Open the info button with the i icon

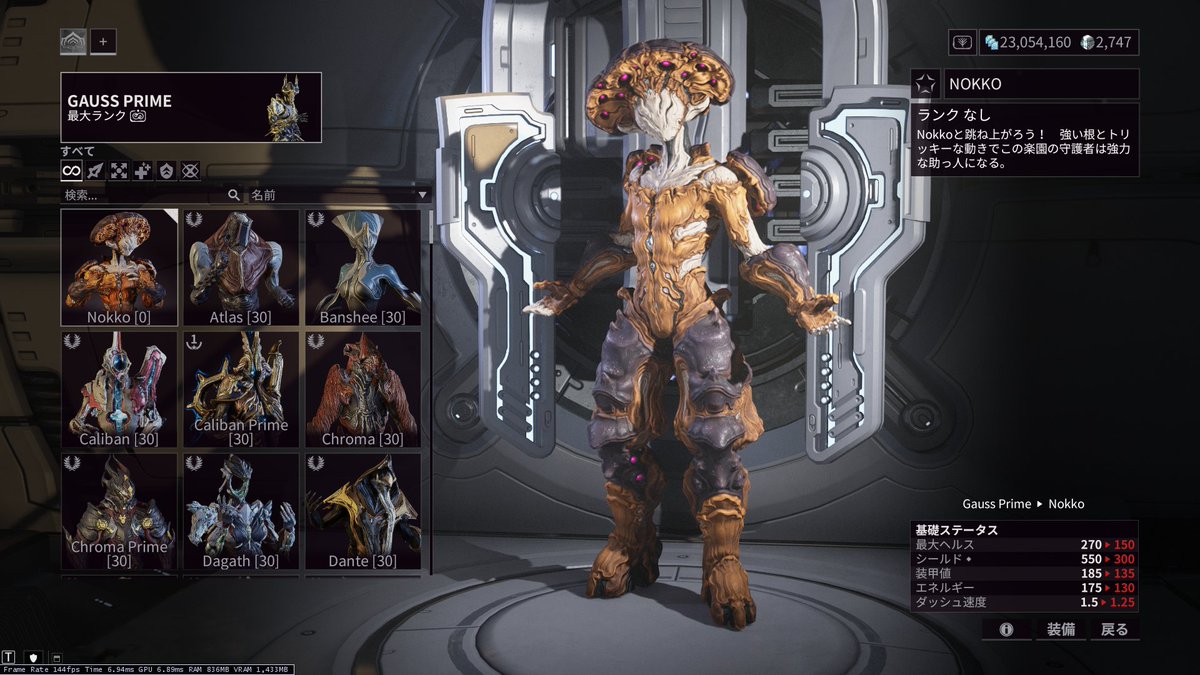(x=1006, y=629)
